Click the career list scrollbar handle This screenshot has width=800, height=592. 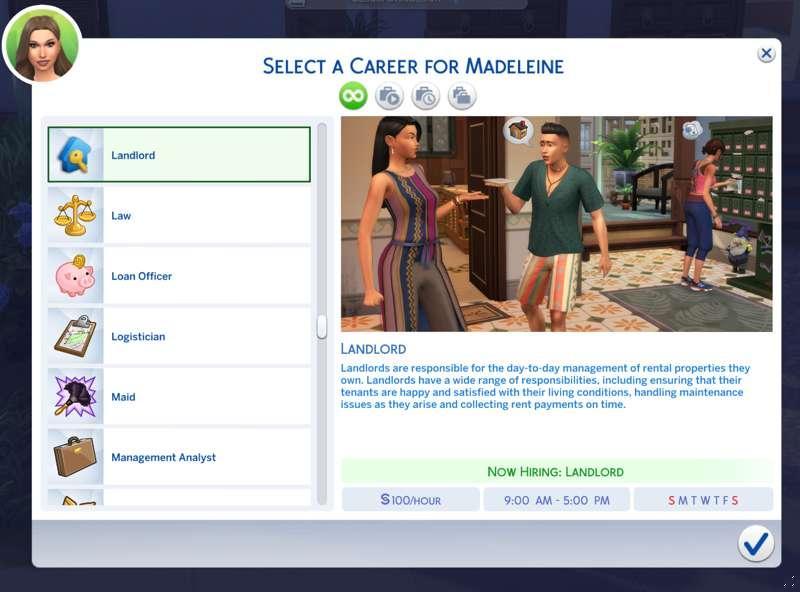pos(322,327)
